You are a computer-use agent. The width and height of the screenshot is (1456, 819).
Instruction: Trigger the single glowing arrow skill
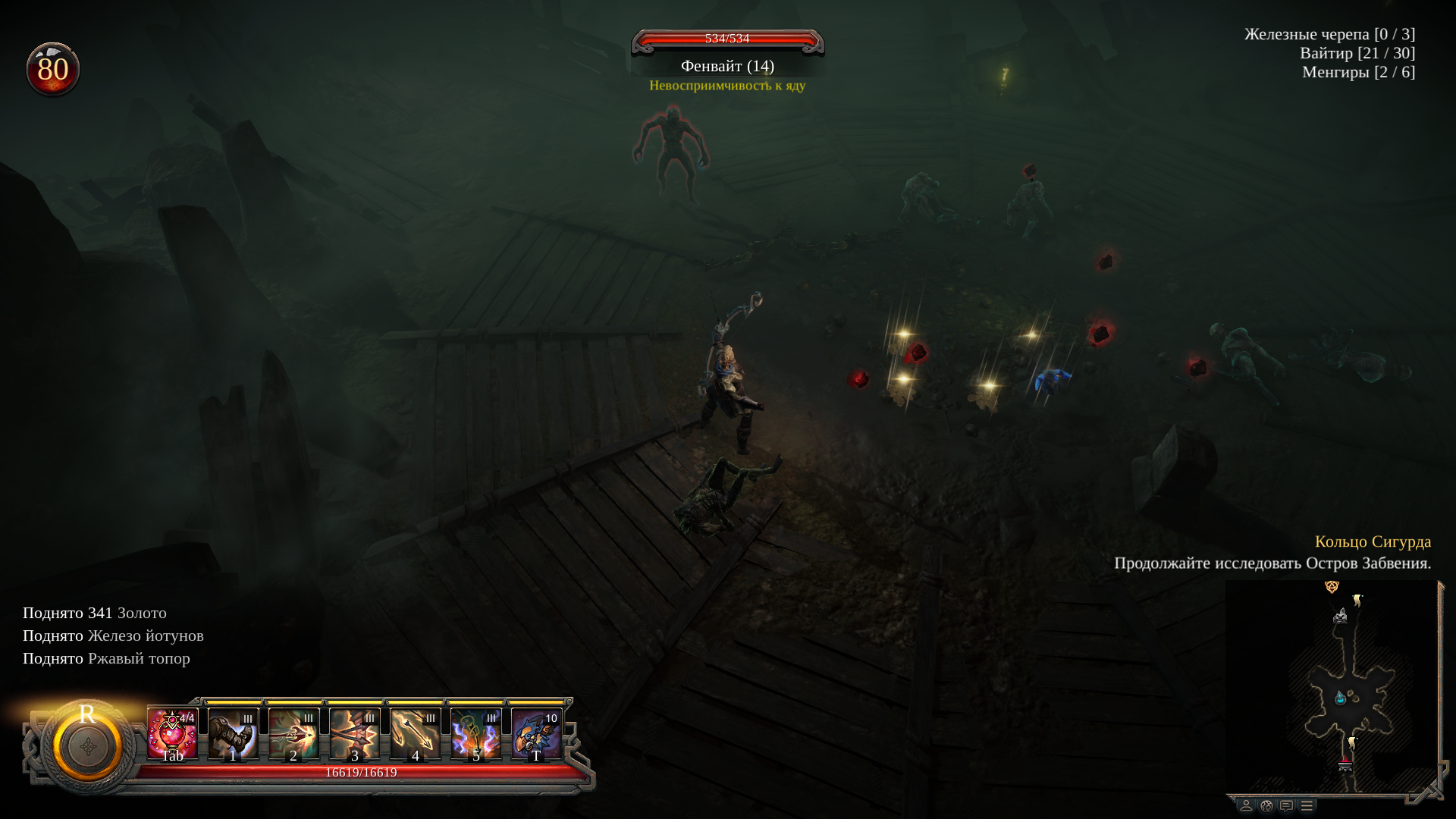click(293, 733)
